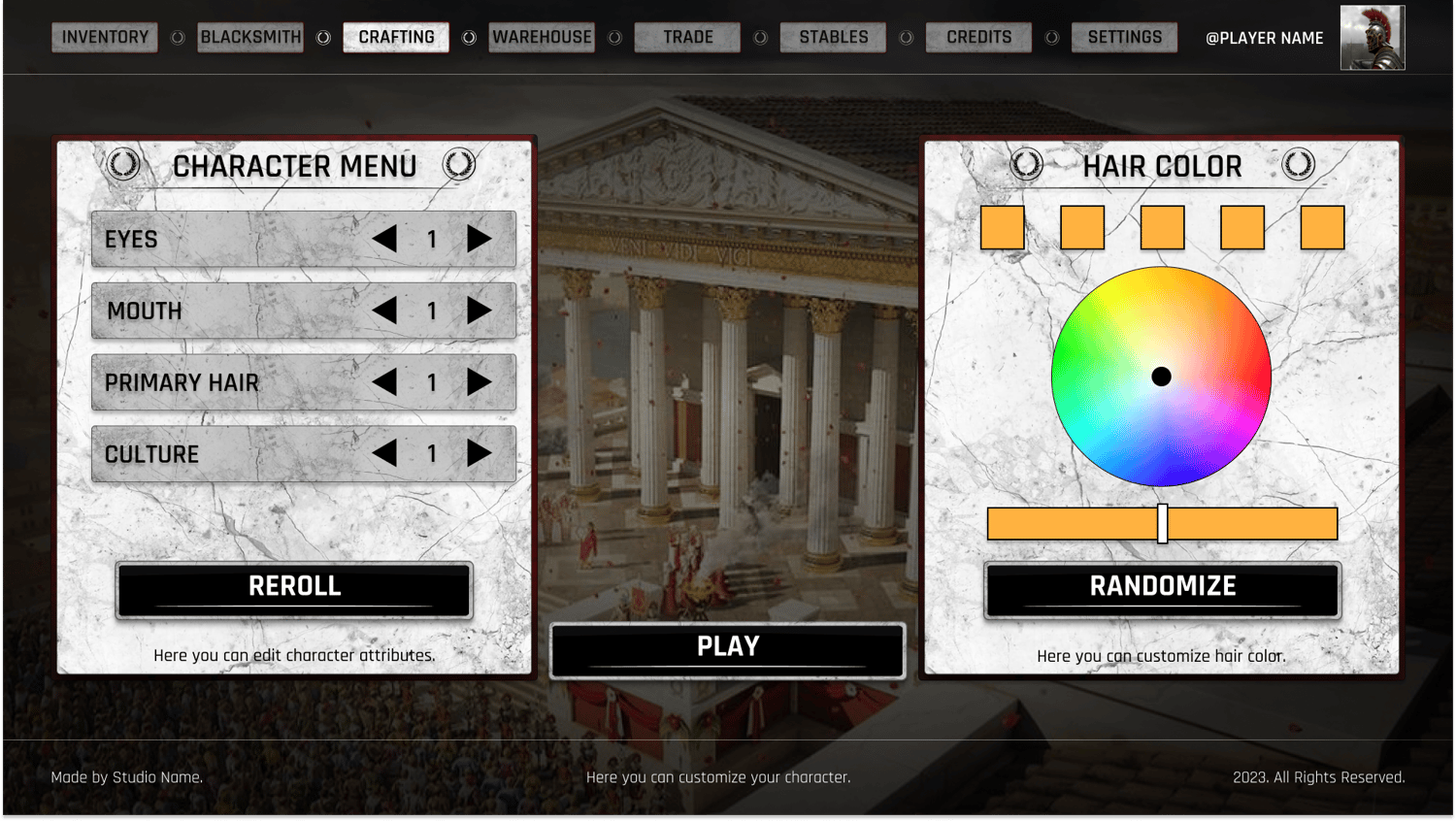Screen dimensions: 1456x821
Task: Select the previous Eyes option
Action: pyautogui.click(x=385, y=239)
